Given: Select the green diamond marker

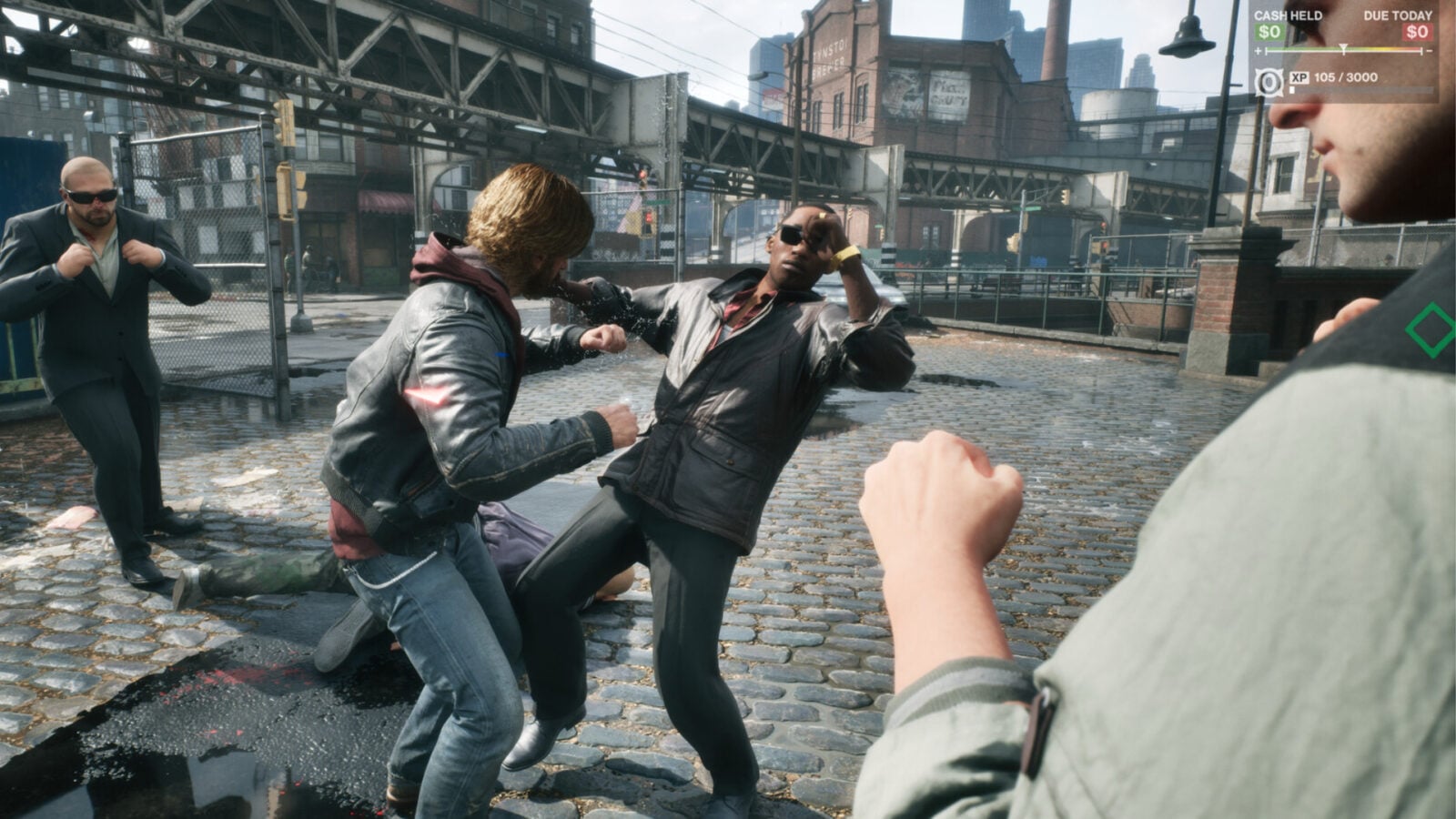Looking at the screenshot, I should [x=1430, y=329].
